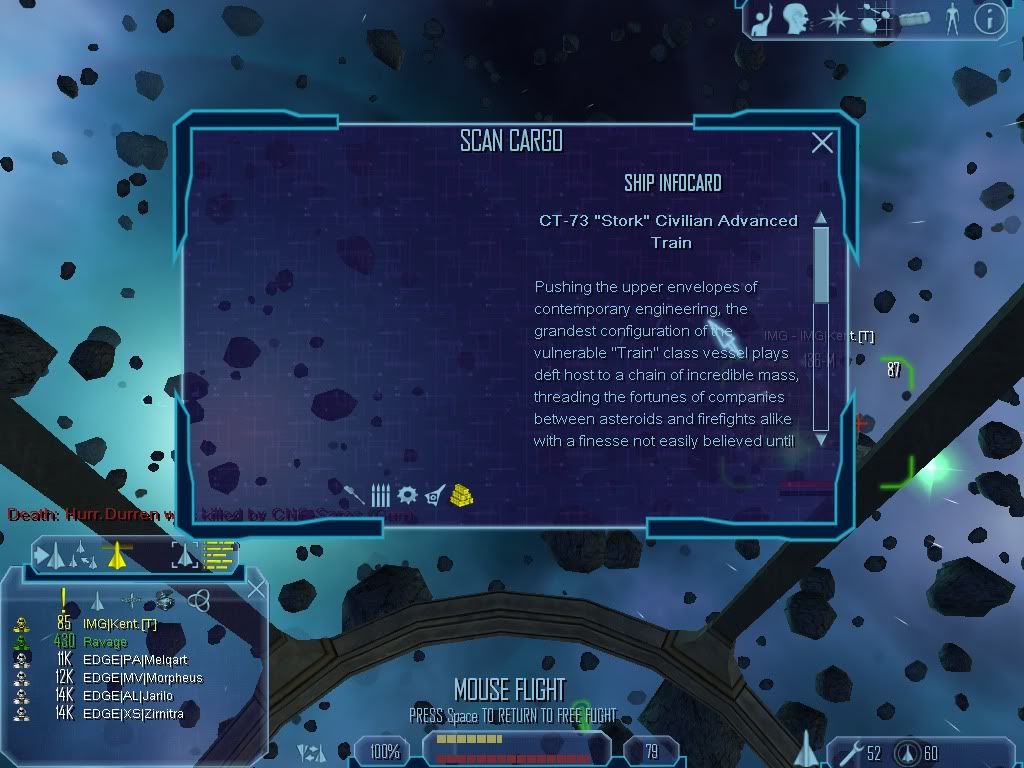Image resolution: width=1024 pixels, height=768 pixels.
Task: Activate the yellow formation ship icon
Action: (x=118, y=553)
